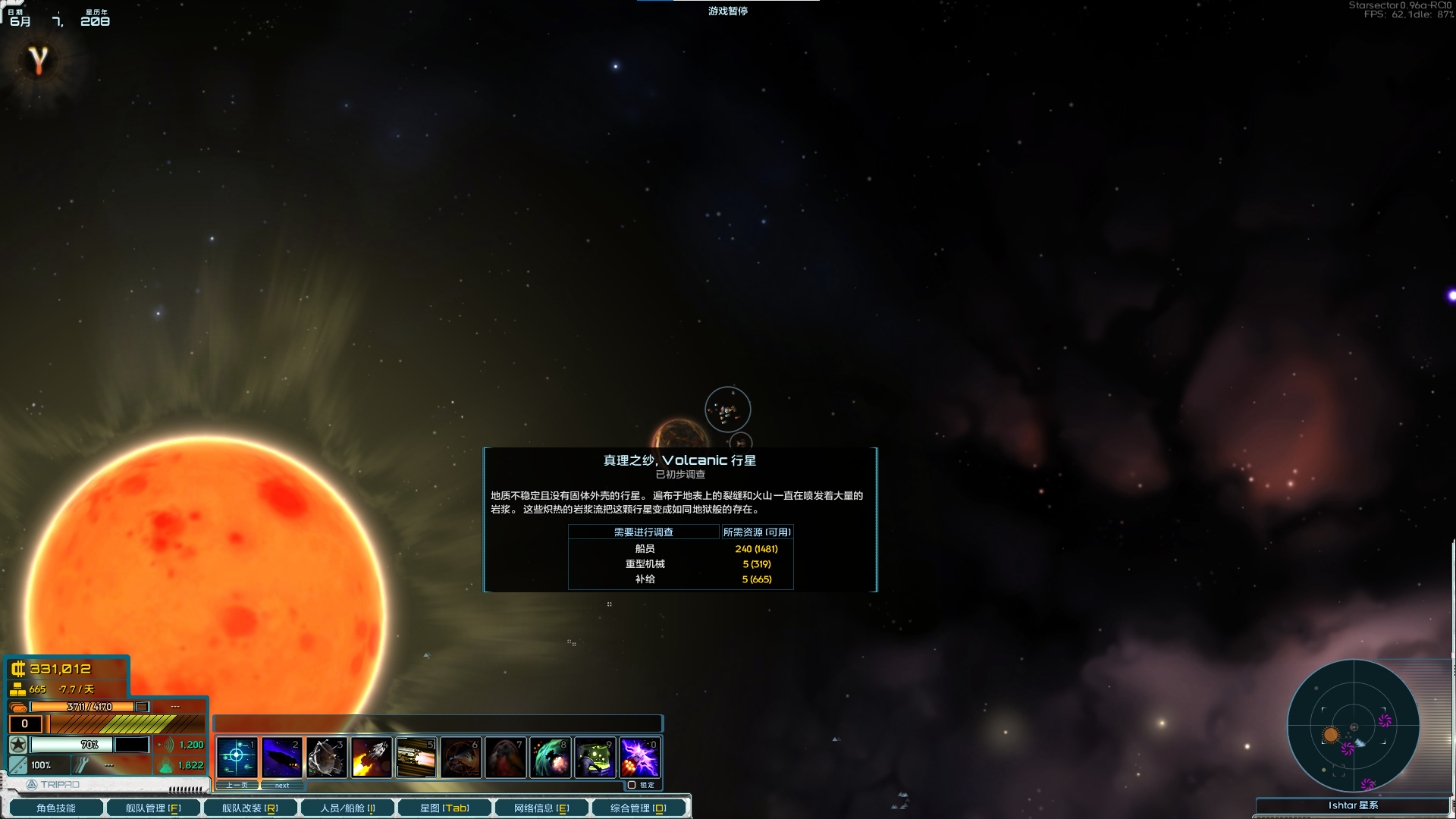Activate the dark ship ability in slot 2

281,757
